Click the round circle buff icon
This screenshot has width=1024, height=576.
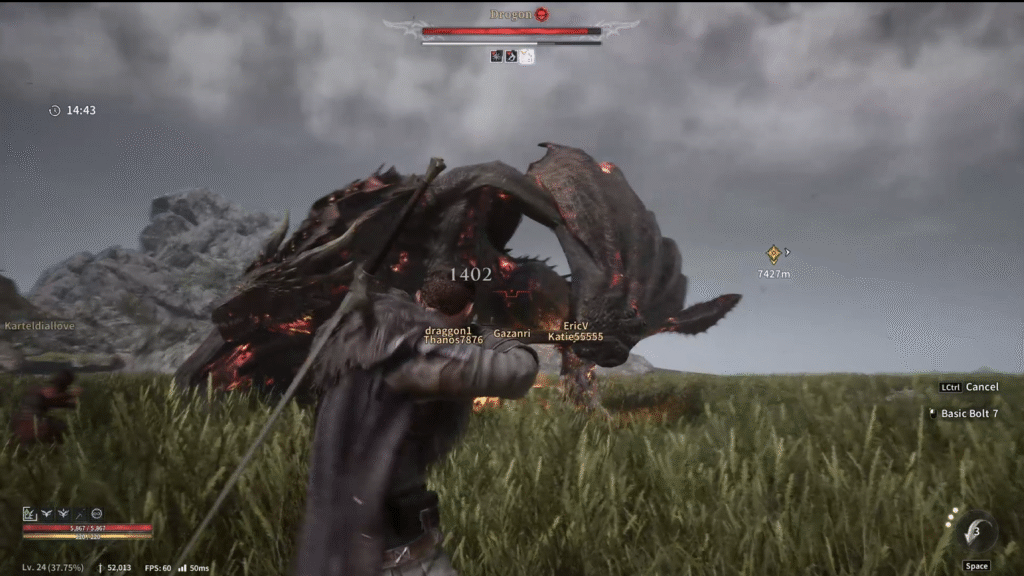[97, 513]
